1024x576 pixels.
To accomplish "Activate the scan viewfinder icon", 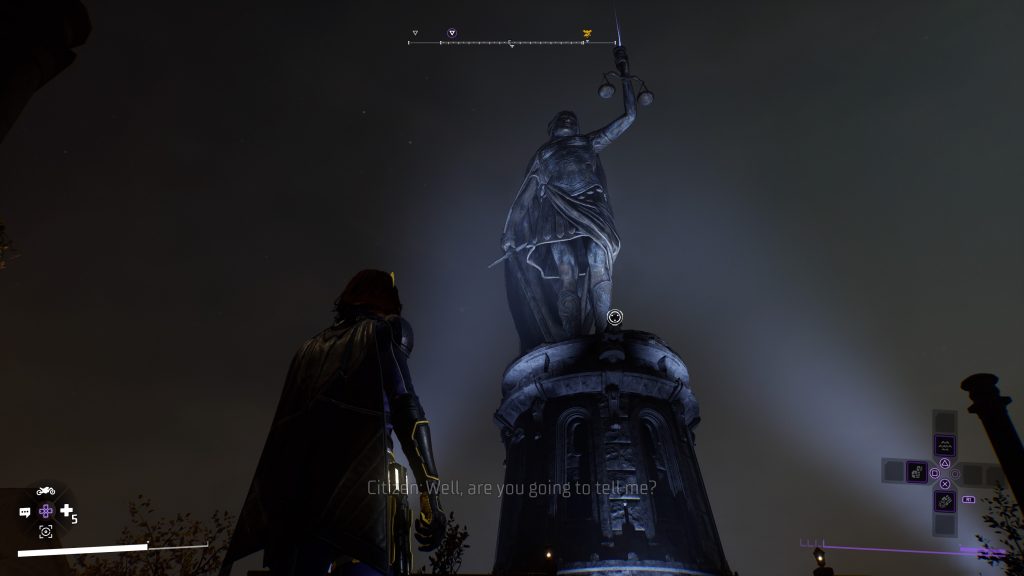I will click(x=45, y=532).
